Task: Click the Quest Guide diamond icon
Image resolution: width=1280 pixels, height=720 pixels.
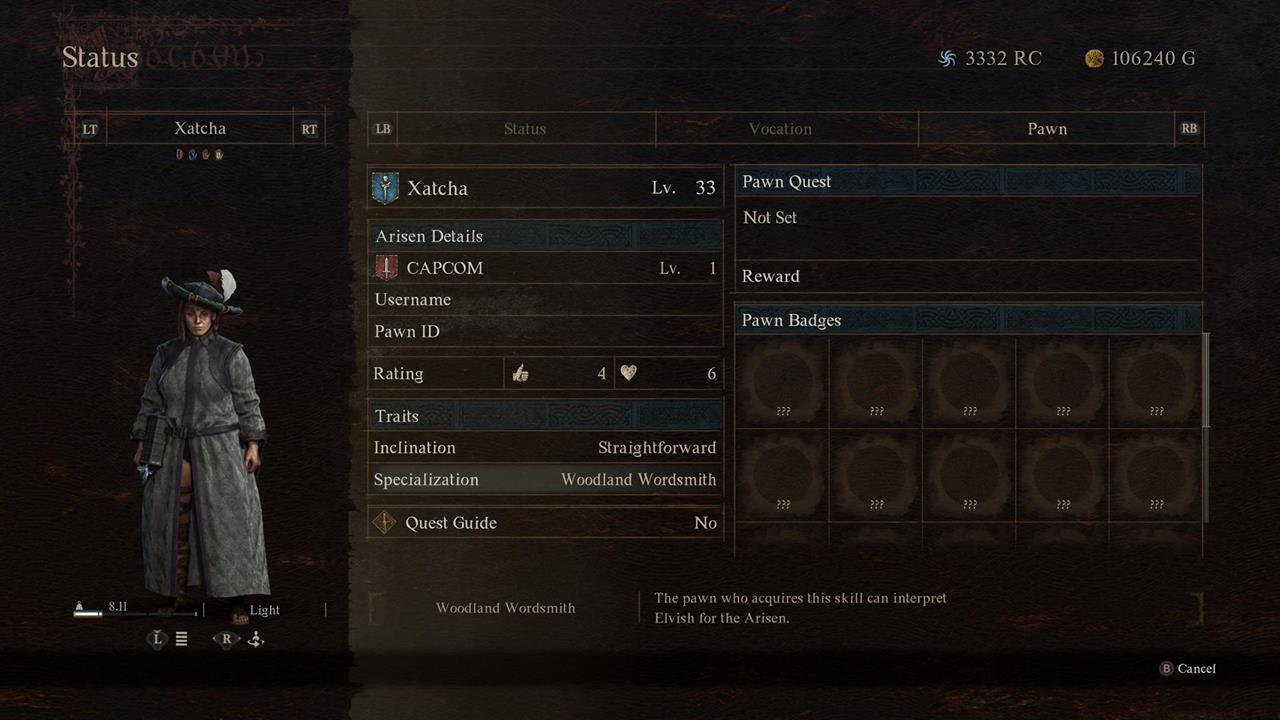Action: tap(385, 522)
